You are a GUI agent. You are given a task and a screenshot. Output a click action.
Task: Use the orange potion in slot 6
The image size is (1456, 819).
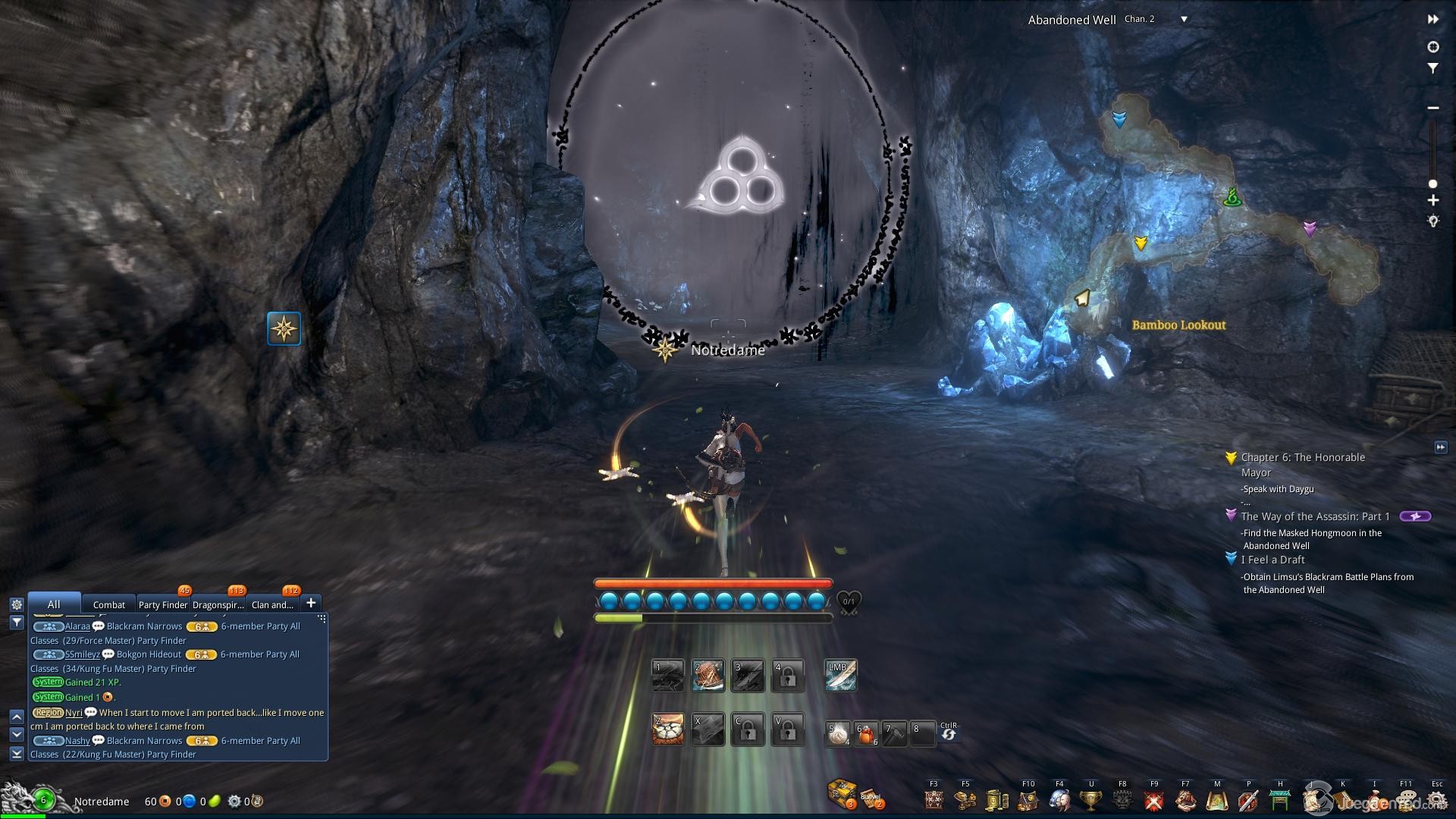tap(866, 733)
